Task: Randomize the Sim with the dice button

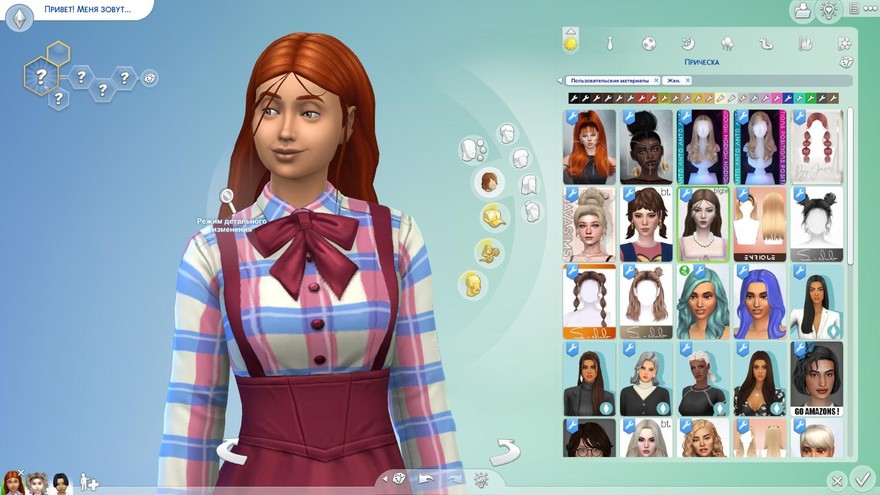Action: click(x=399, y=478)
